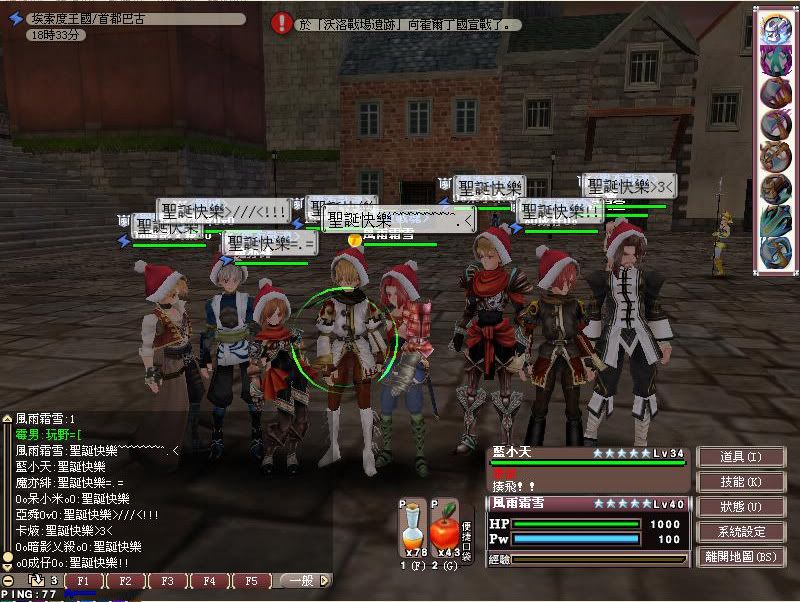This screenshot has width=800, height=602.
Task: Activate the topmost white swirl skill icon
Action: coord(775,27)
